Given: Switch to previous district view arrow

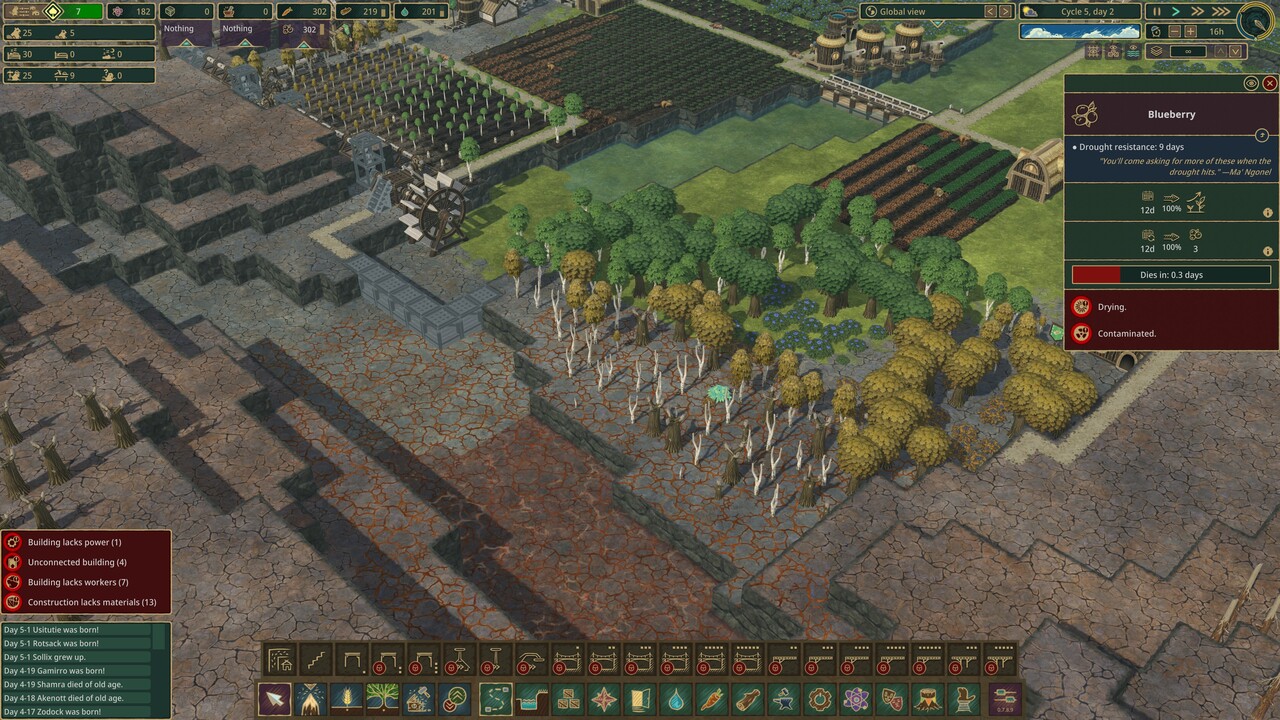Looking at the screenshot, I should [x=990, y=12].
